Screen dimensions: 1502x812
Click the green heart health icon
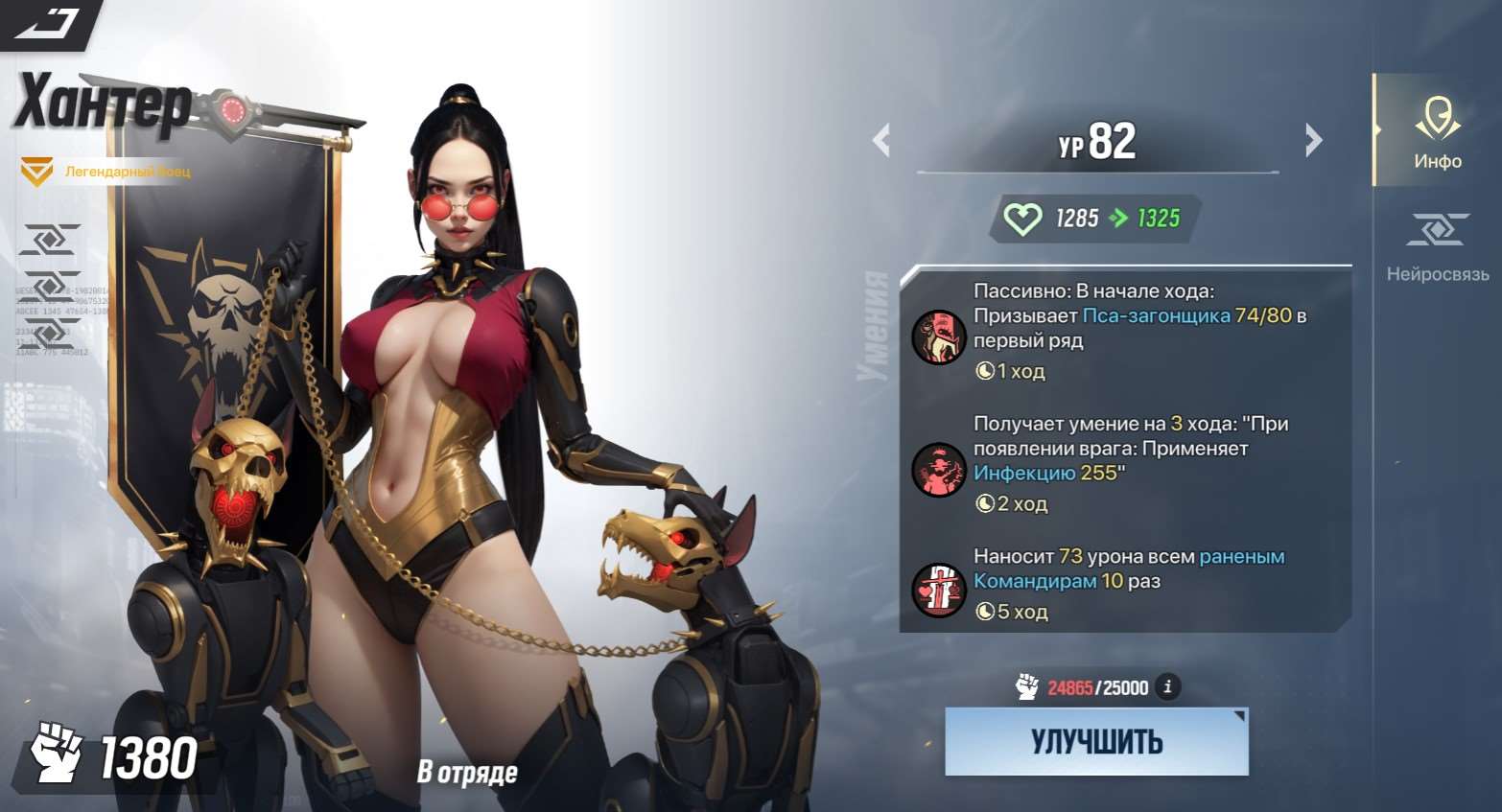1024,218
